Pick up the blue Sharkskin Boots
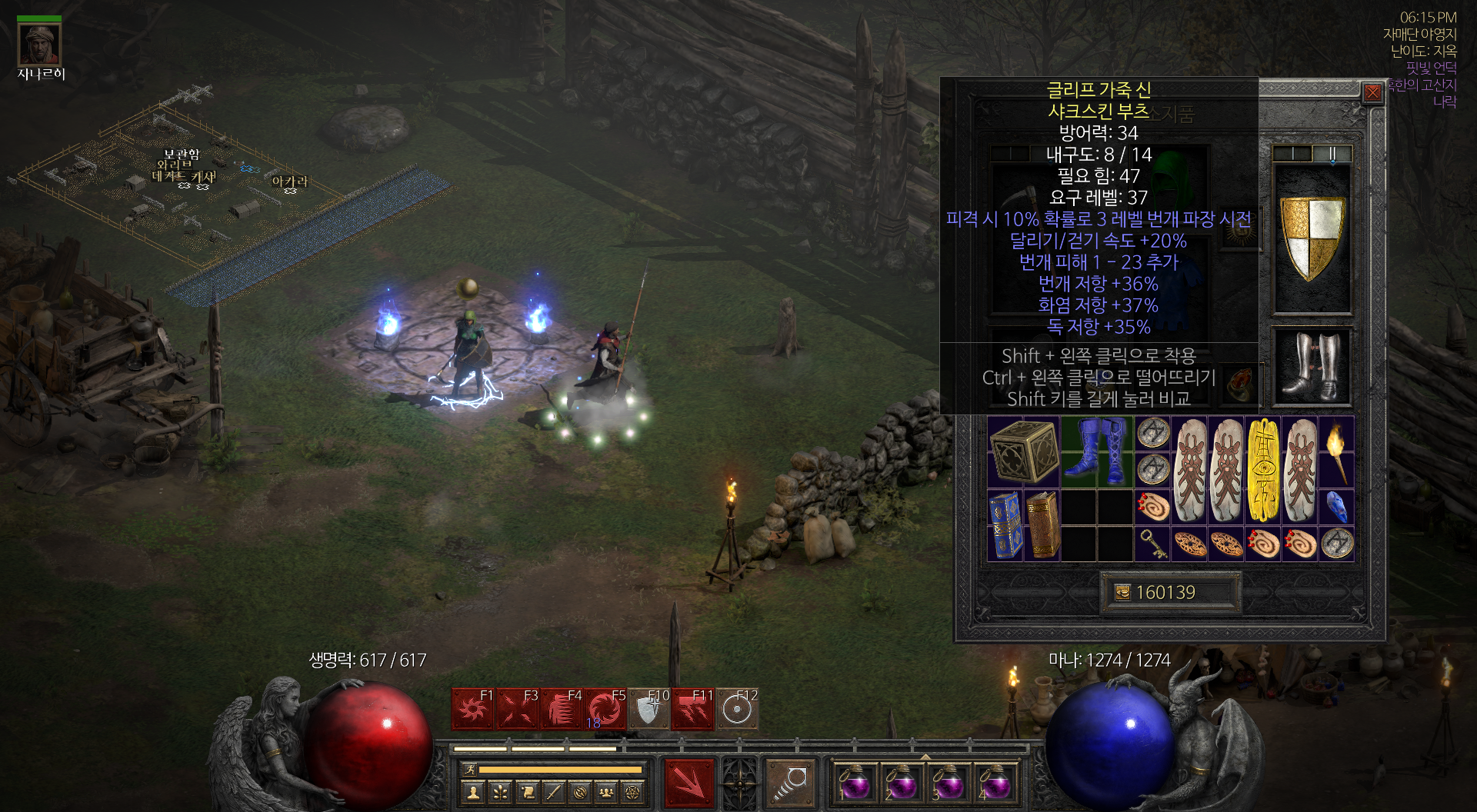The height and width of the screenshot is (812, 1477). coord(1097,452)
